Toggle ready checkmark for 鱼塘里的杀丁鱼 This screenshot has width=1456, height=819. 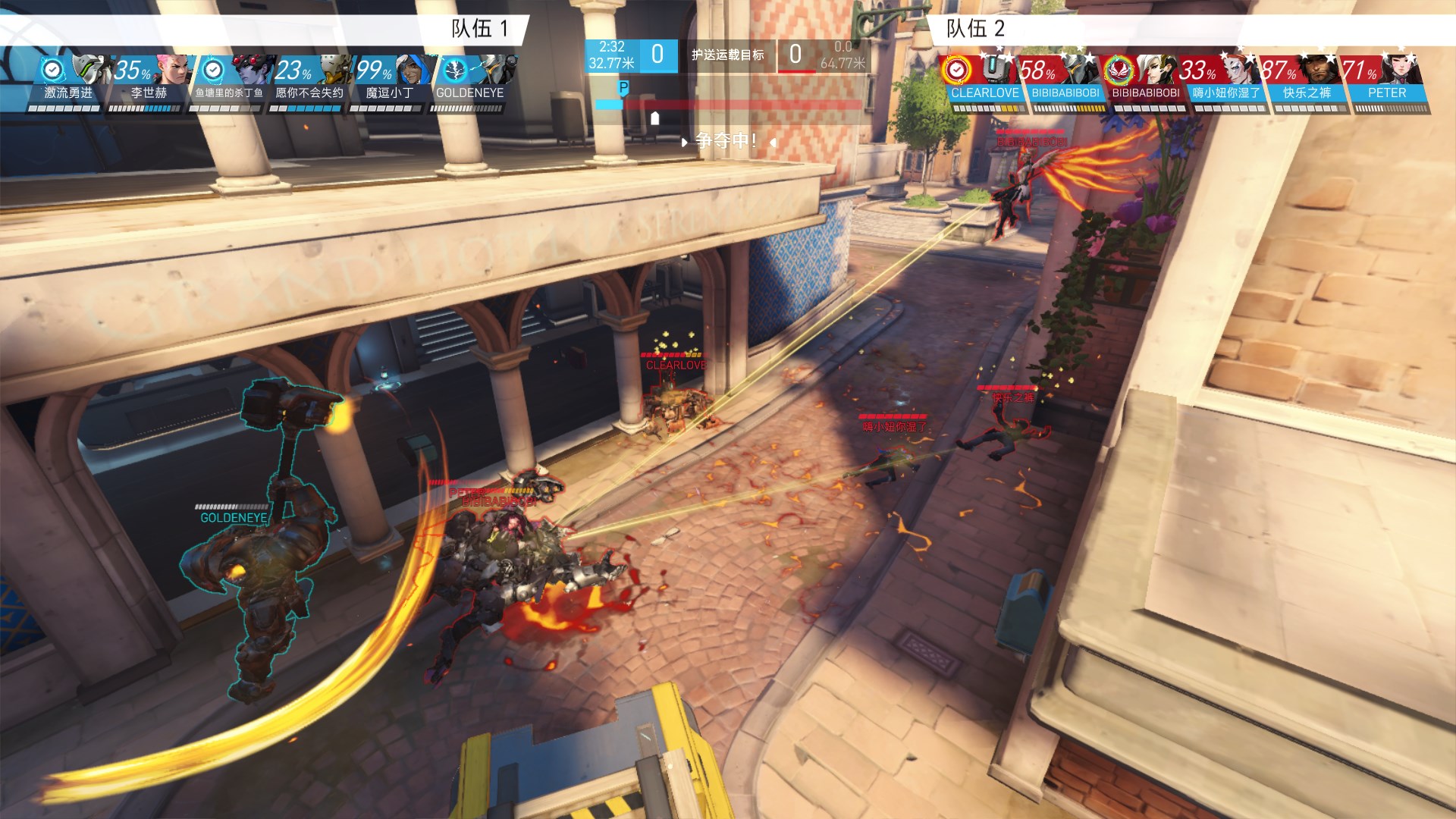click(212, 70)
